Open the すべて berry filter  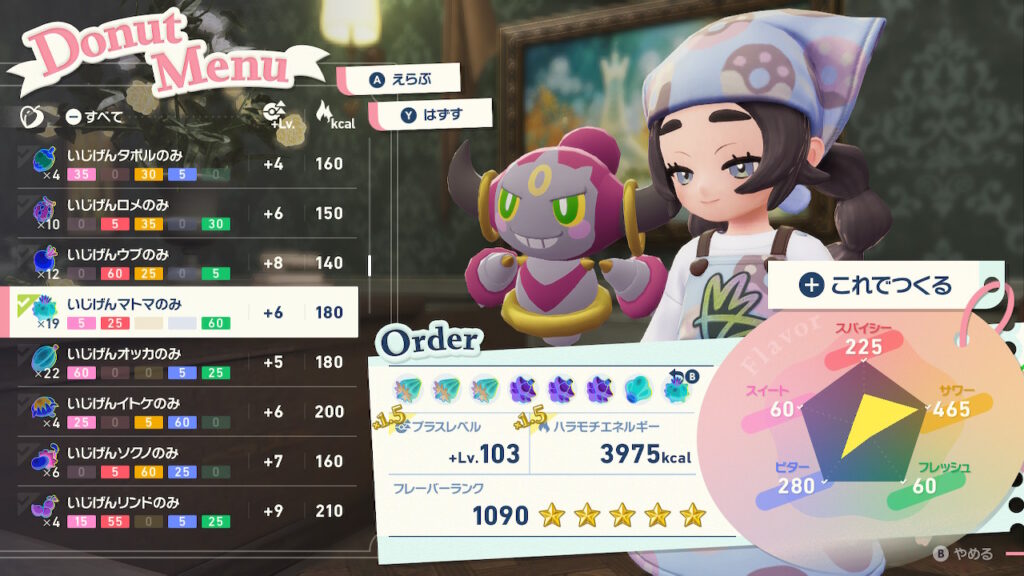[95, 116]
